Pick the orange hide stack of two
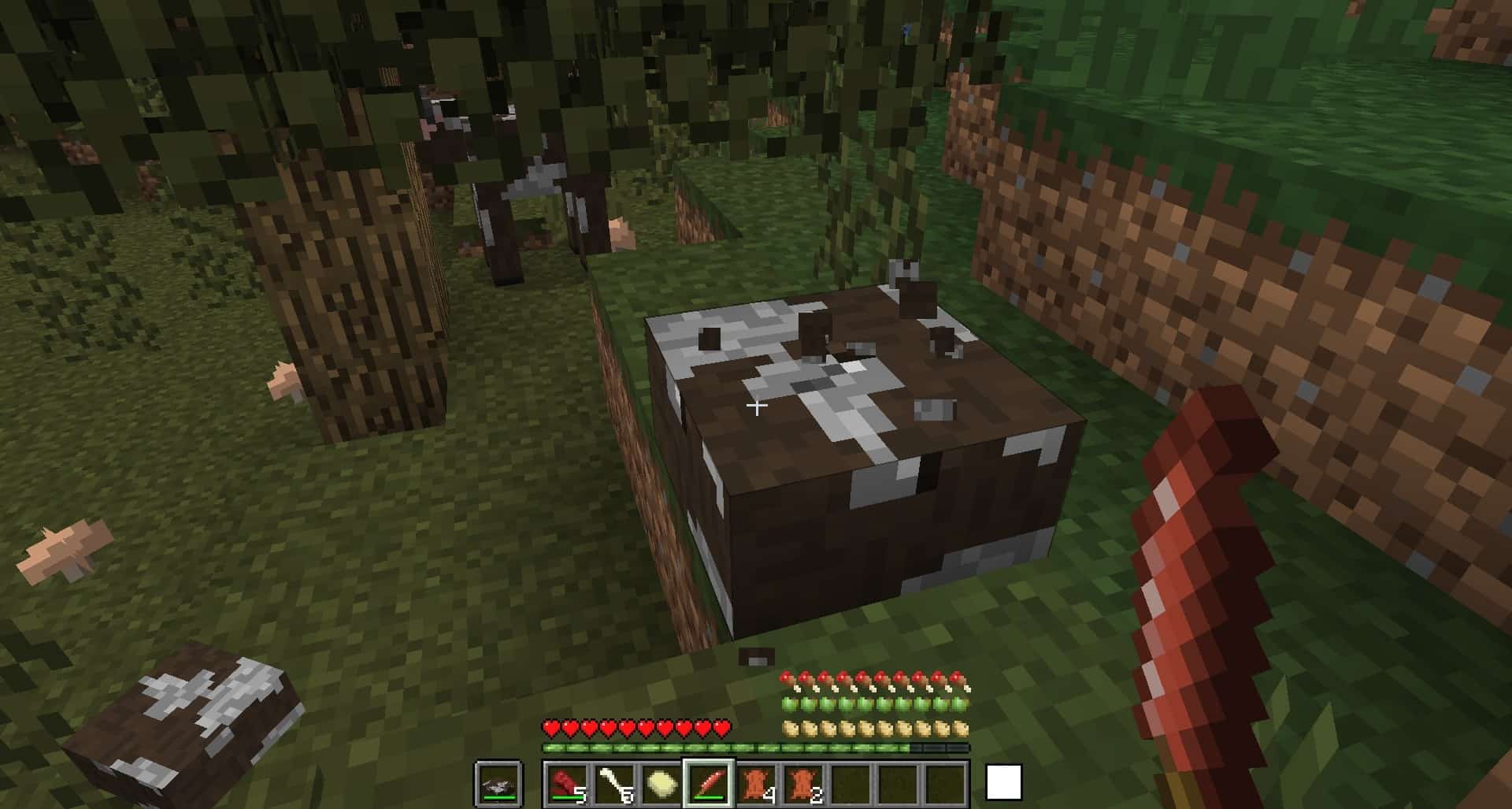This screenshot has width=1512, height=809. click(x=803, y=784)
